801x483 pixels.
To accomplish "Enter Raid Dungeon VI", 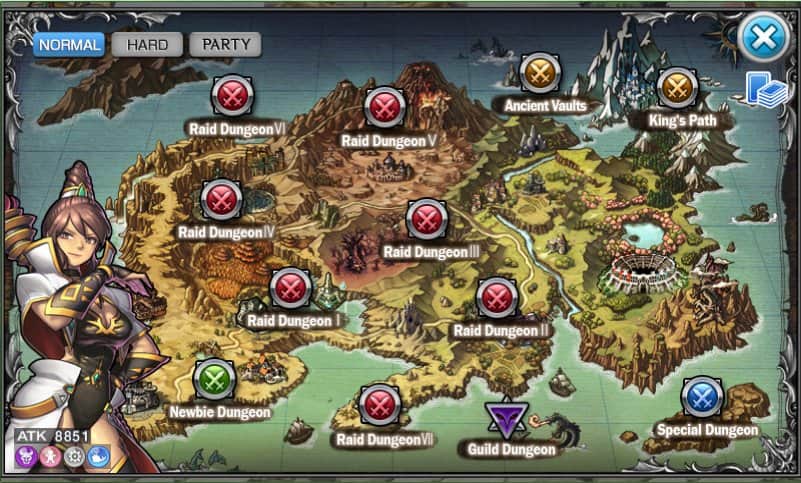I will click(x=233, y=96).
